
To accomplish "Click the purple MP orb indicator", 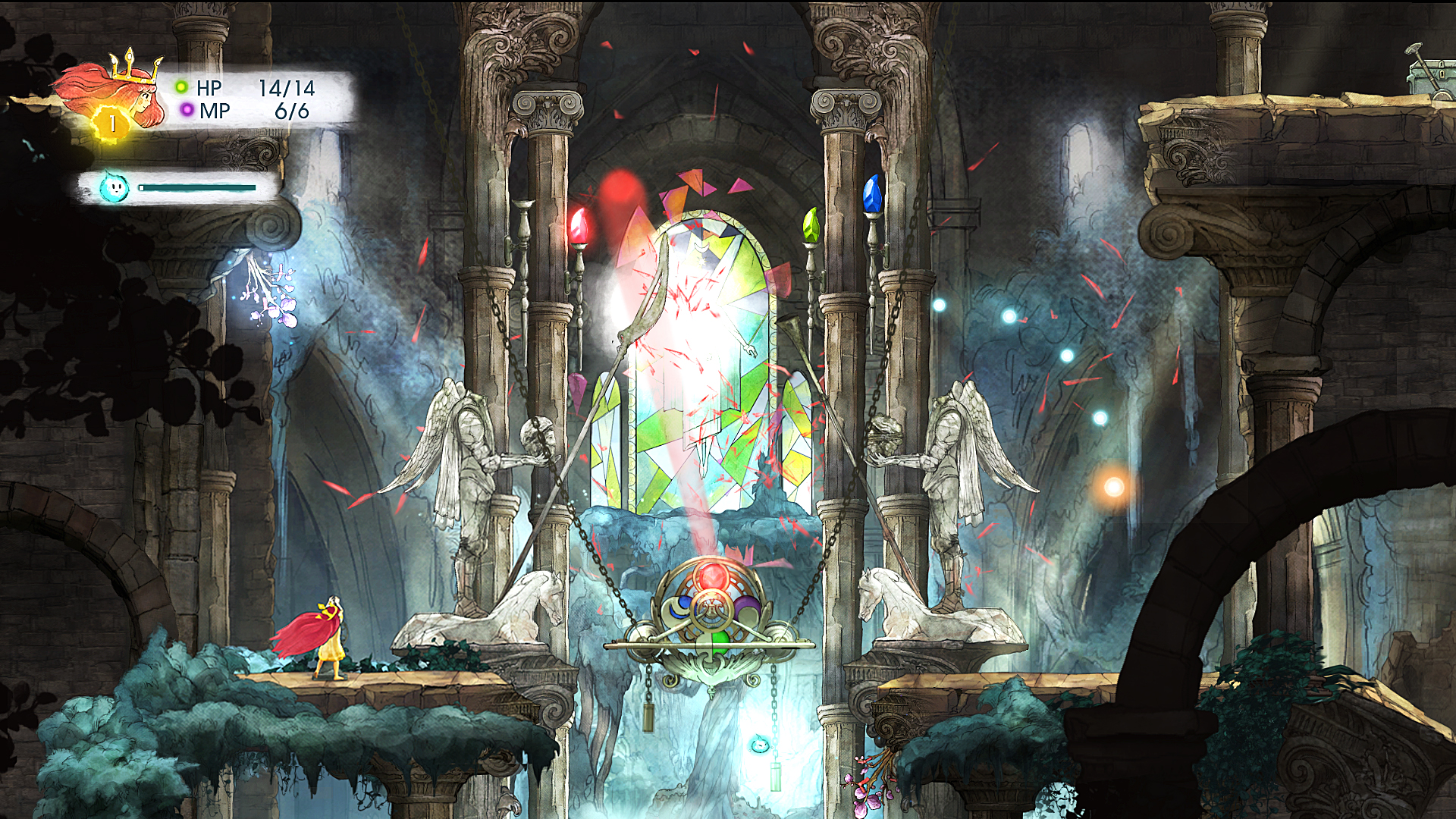I will click(x=187, y=111).
